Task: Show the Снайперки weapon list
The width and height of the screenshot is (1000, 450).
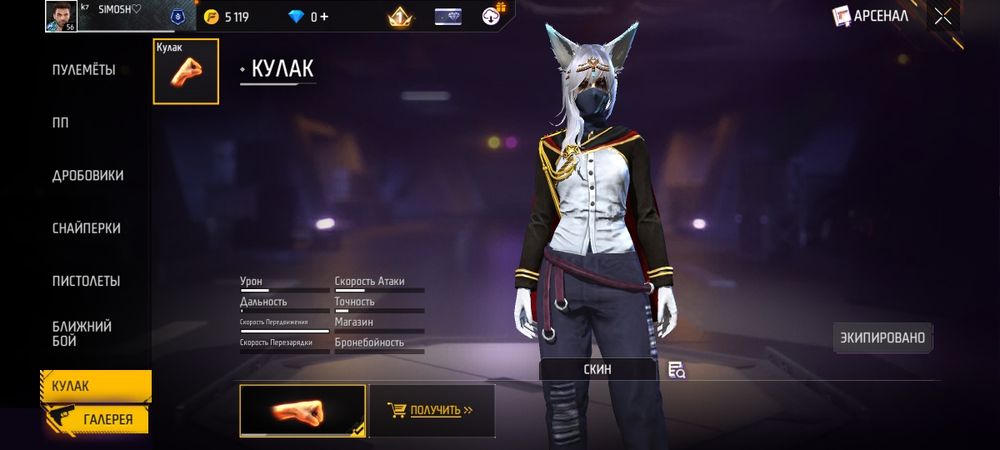Action: 88,228
